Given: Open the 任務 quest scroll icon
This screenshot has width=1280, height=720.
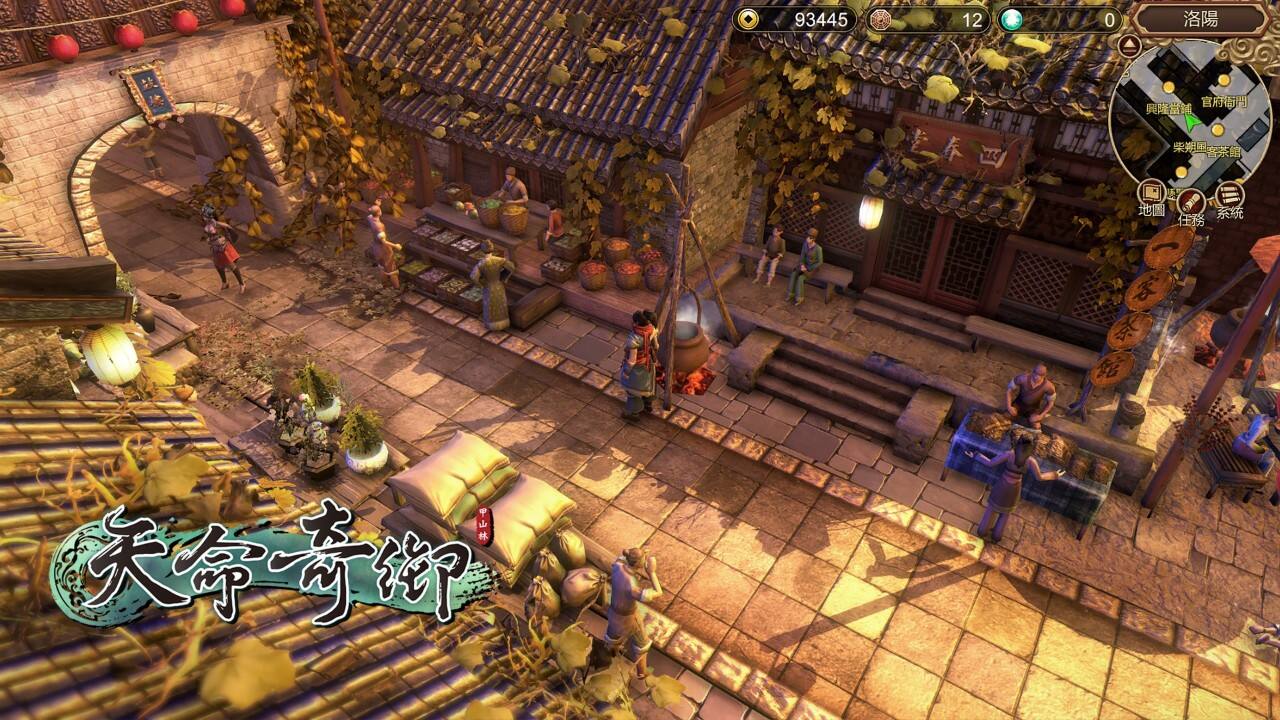Looking at the screenshot, I should (x=1190, y=203).
